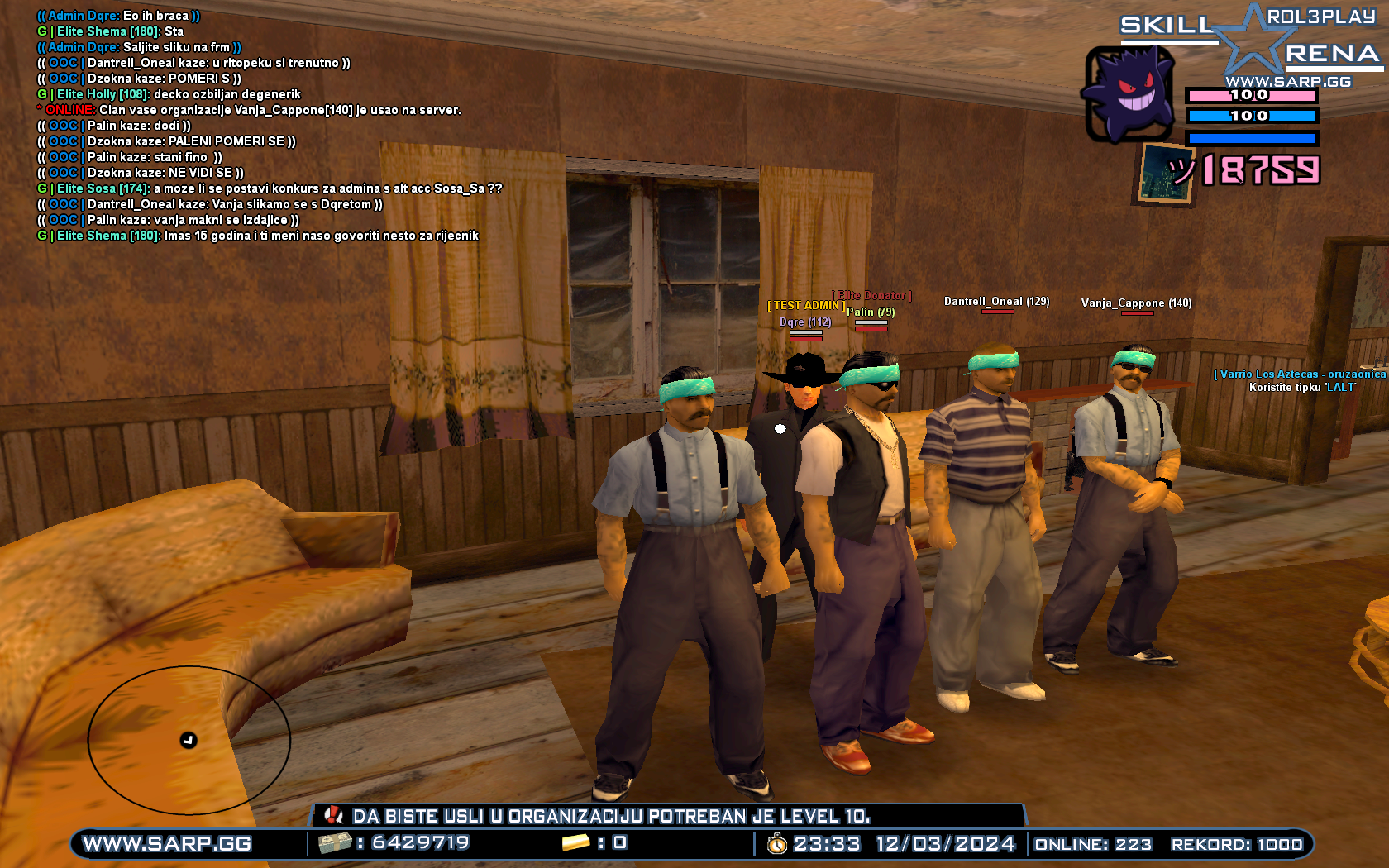
Task: Click the ッ smiley icon beside the score
Action: pyautogui.click(x=1181, y=169)
